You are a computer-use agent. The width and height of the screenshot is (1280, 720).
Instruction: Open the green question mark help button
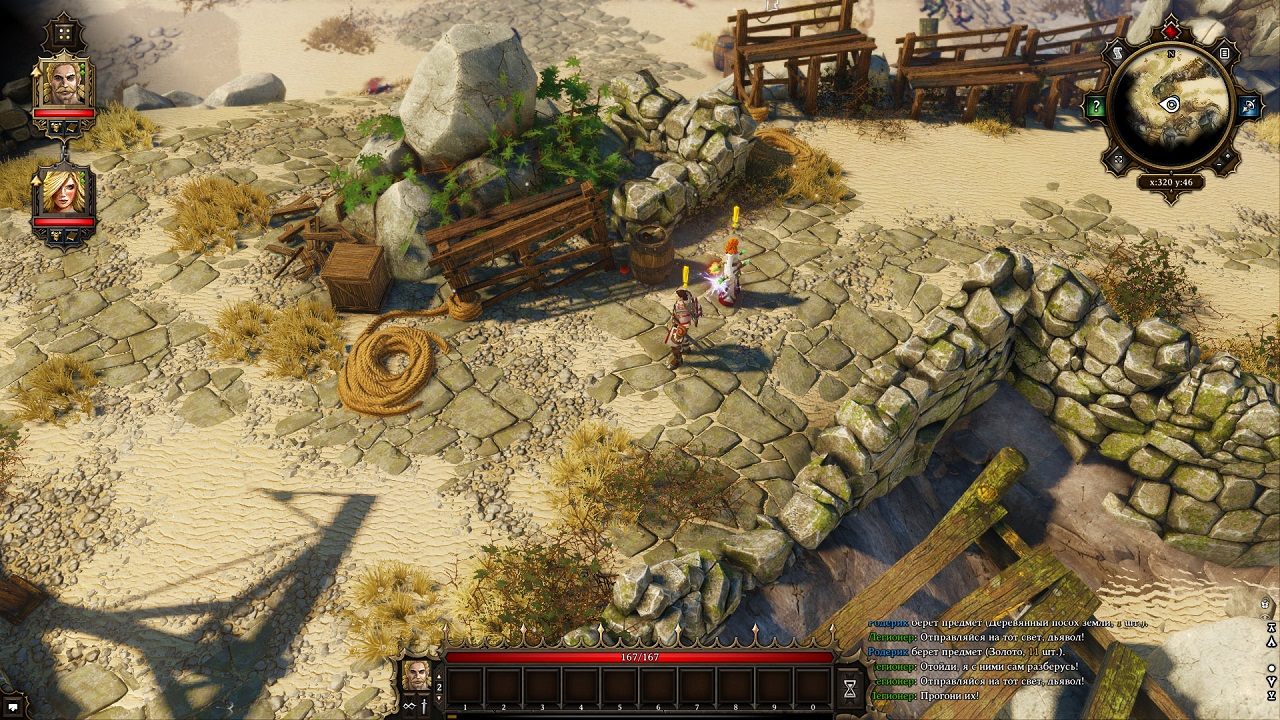(x=1097, y=106)
